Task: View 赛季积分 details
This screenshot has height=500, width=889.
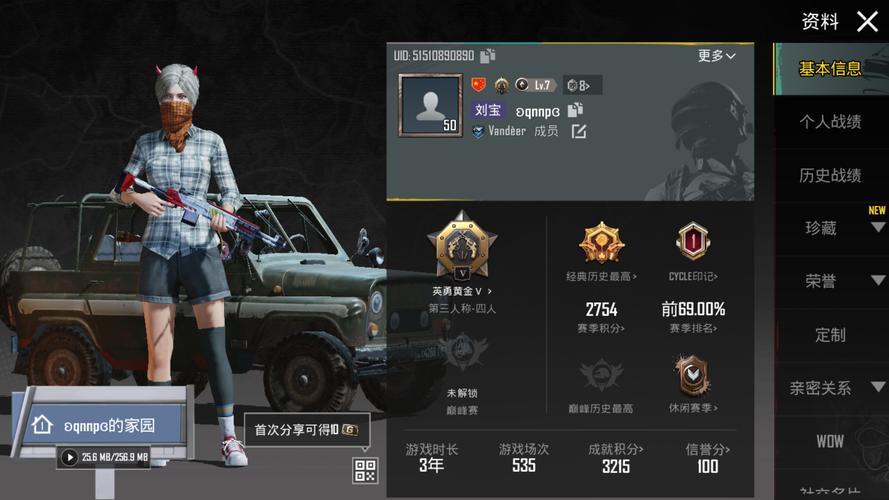Action: point(602,317)
